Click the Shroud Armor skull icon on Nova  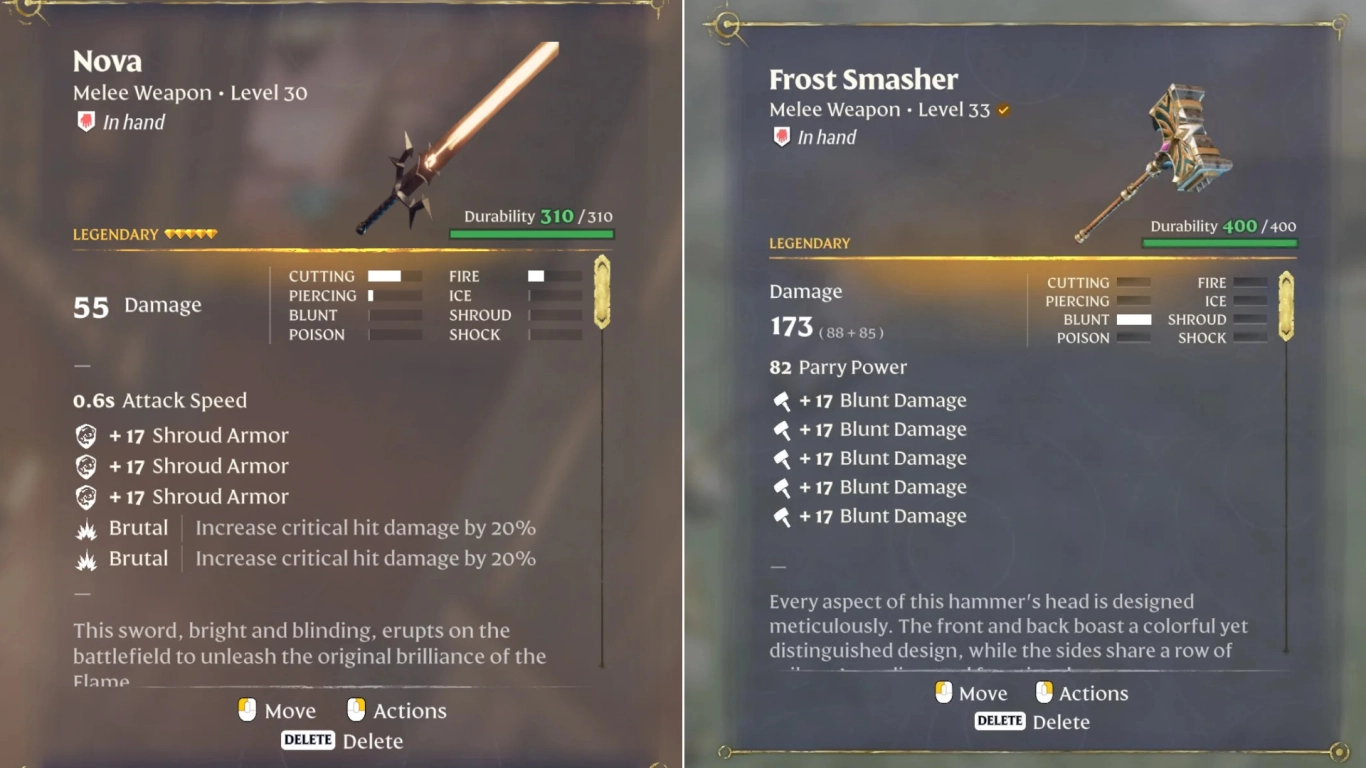(x=85, y=434)
